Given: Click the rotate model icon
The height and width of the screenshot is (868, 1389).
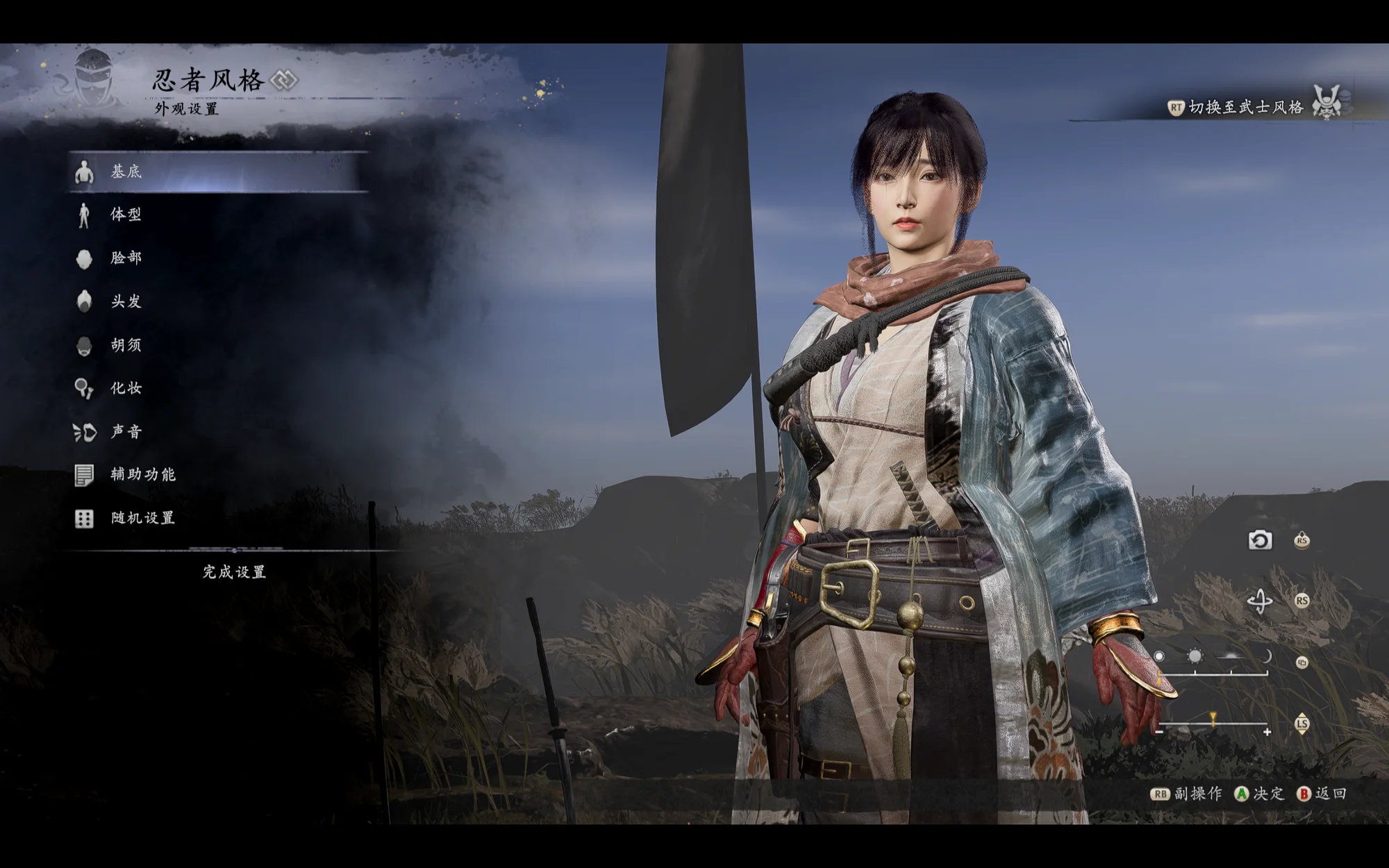Looking at the screenshot, I should 1260,601.
